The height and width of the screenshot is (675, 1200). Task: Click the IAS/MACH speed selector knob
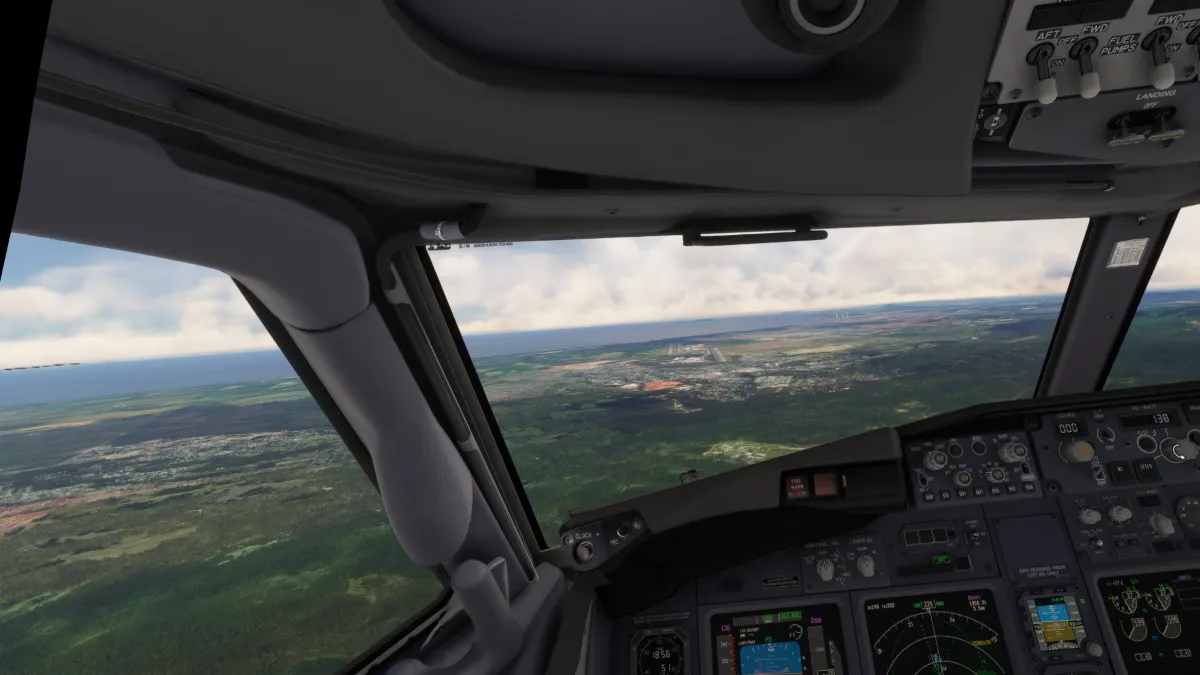[1180, 449]
